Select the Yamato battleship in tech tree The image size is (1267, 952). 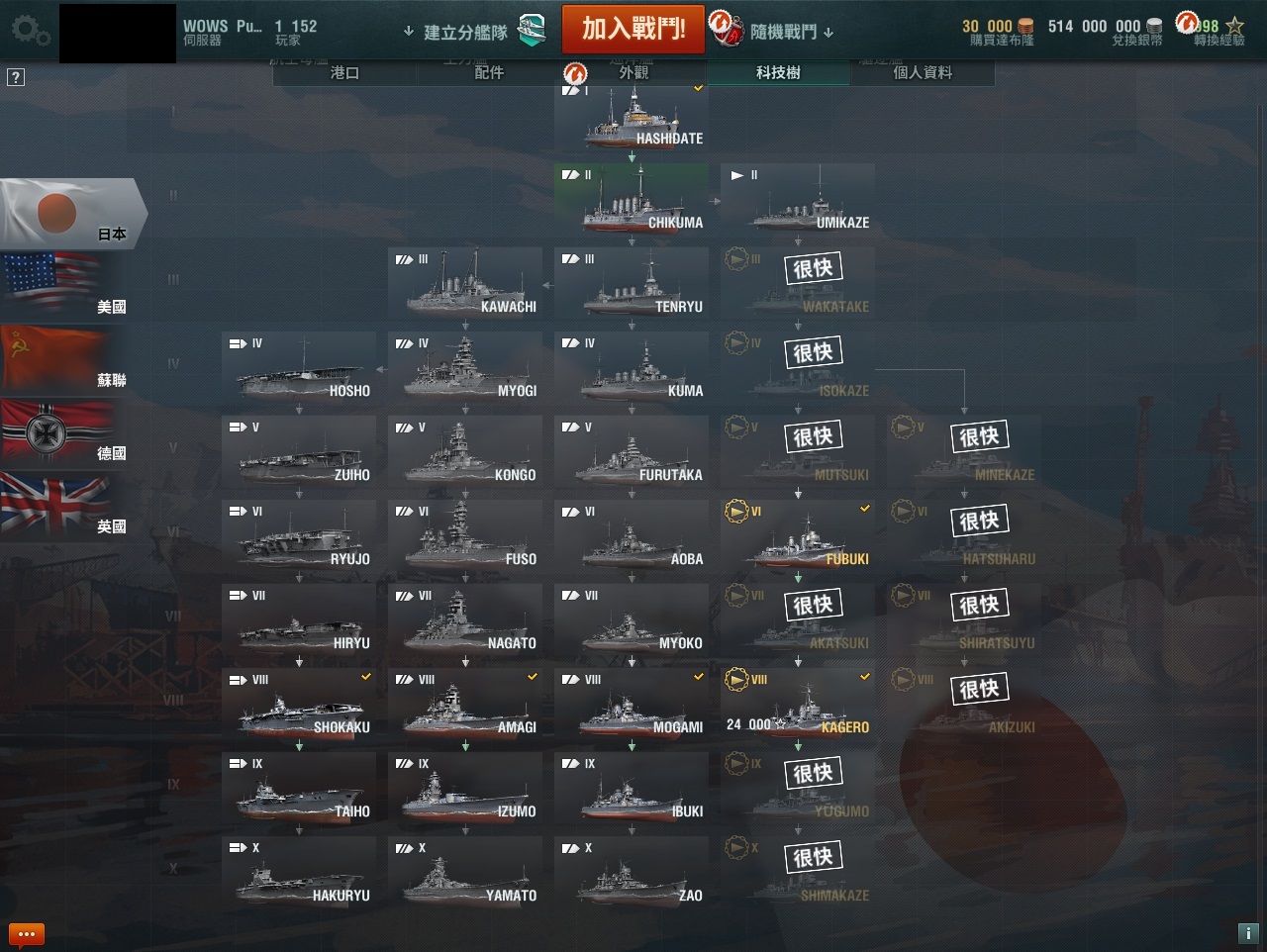(465, 876)
